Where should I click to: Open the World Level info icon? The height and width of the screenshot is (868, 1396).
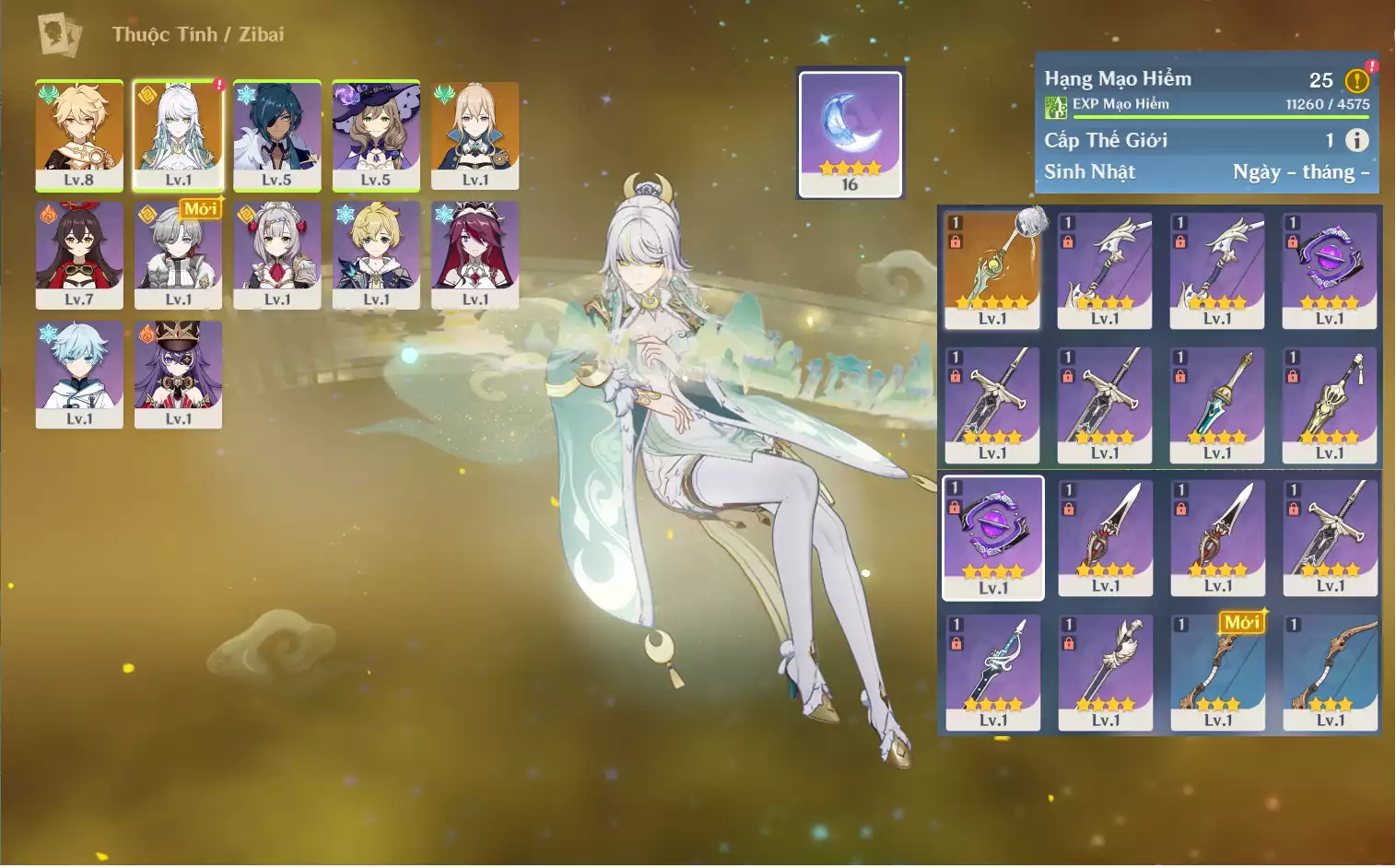[x=1356, y=140]
